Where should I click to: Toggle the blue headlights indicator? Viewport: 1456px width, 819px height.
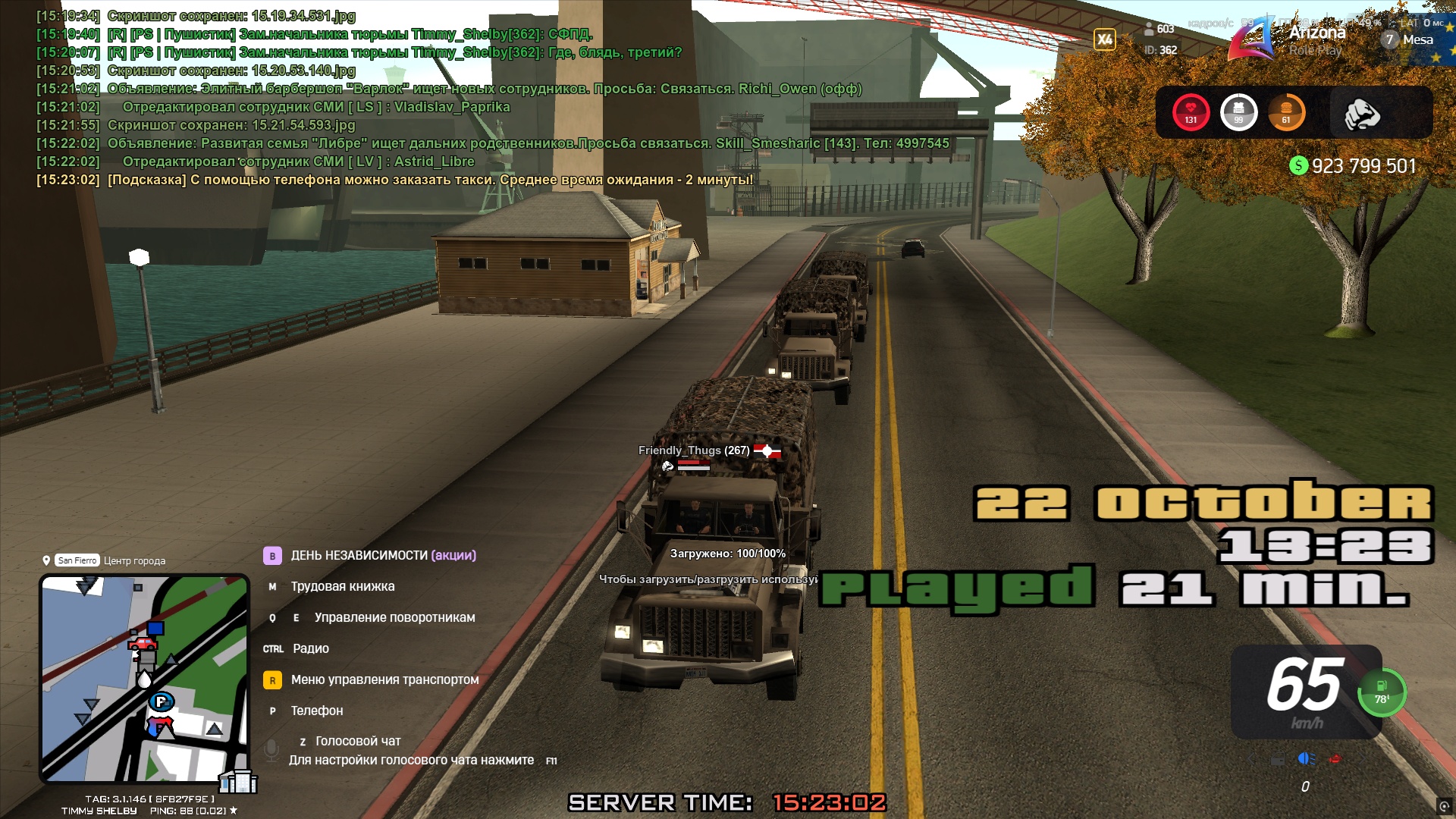(1306, 758)
